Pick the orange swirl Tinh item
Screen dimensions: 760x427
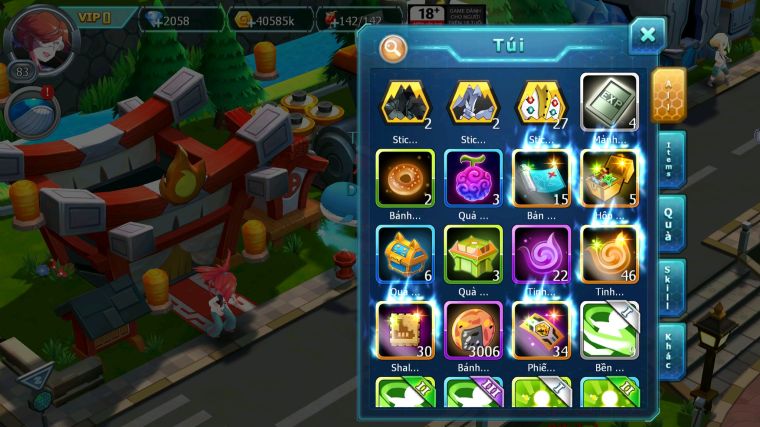pyautogui.click(x=609, y=254)
